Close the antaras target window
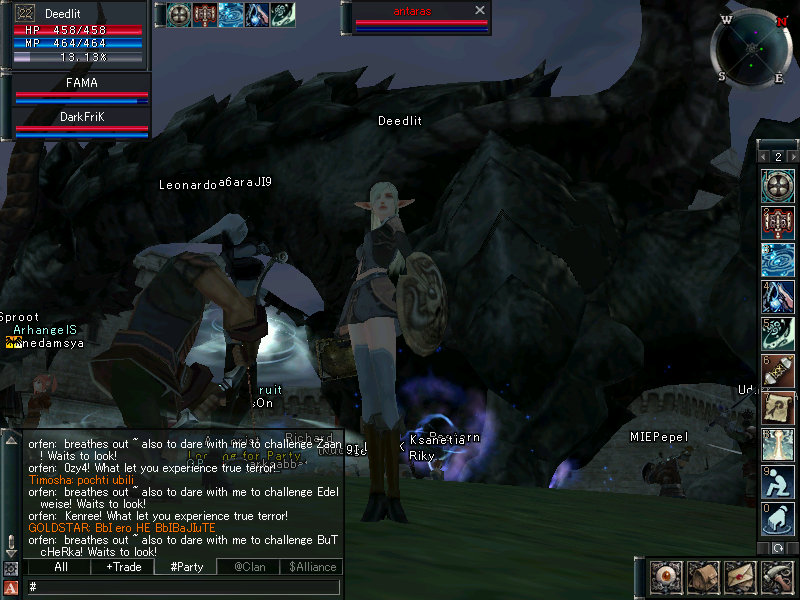 pos(480,10)
